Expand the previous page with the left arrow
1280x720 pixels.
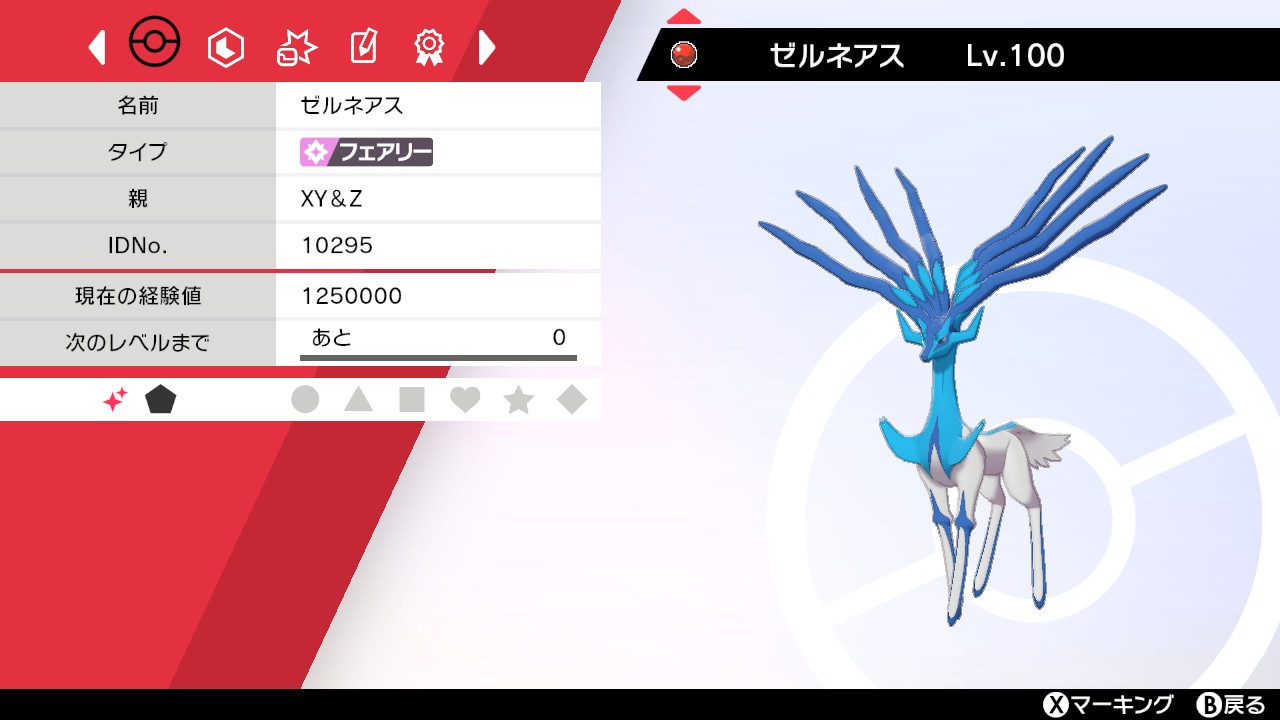[x=95, y=46]
